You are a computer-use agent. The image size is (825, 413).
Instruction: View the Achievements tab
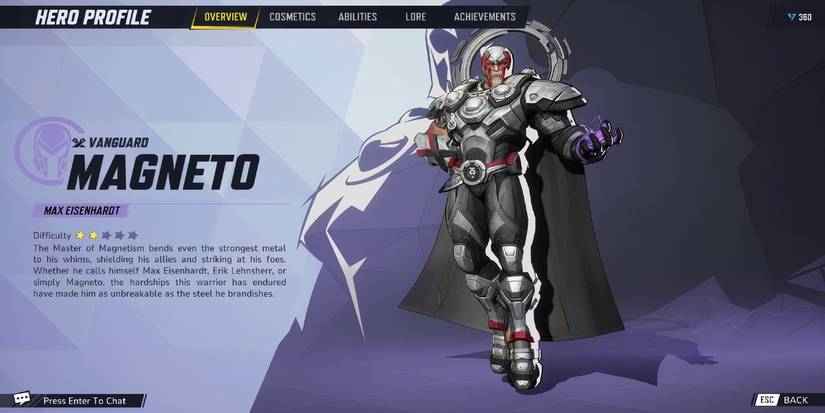pos(484,17)
